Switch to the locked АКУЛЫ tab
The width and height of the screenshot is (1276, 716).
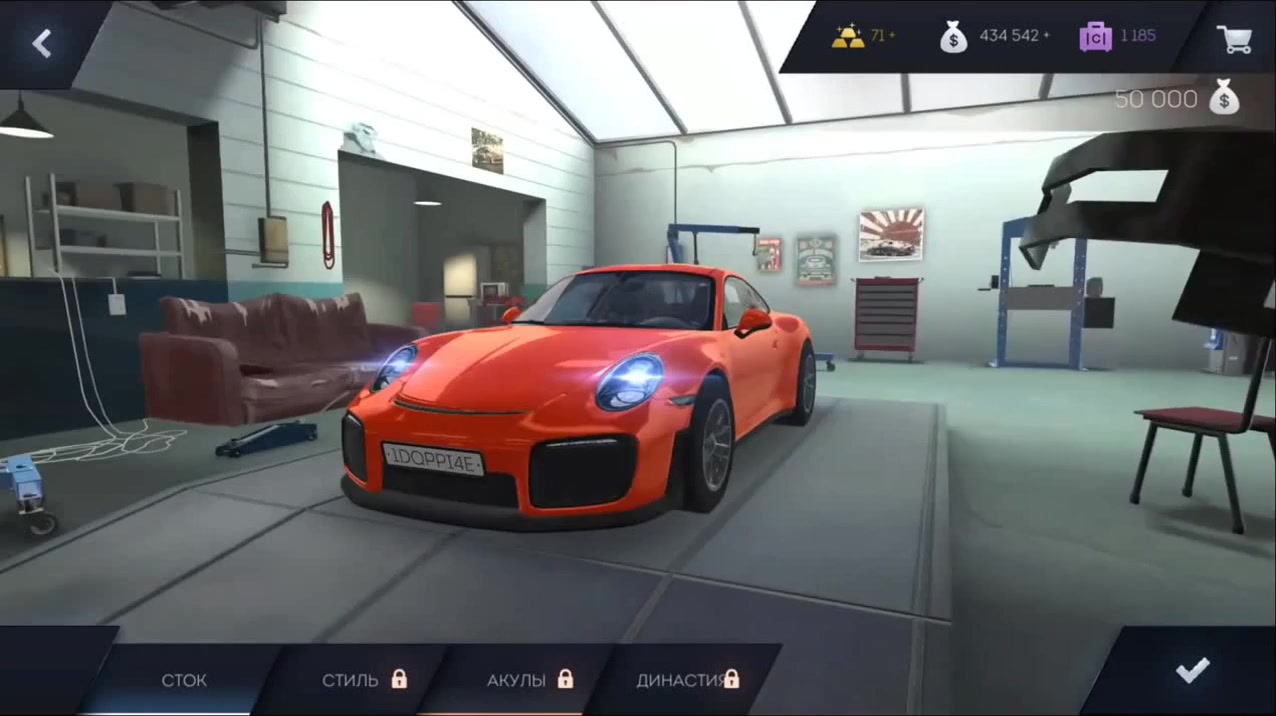(528, 680)
